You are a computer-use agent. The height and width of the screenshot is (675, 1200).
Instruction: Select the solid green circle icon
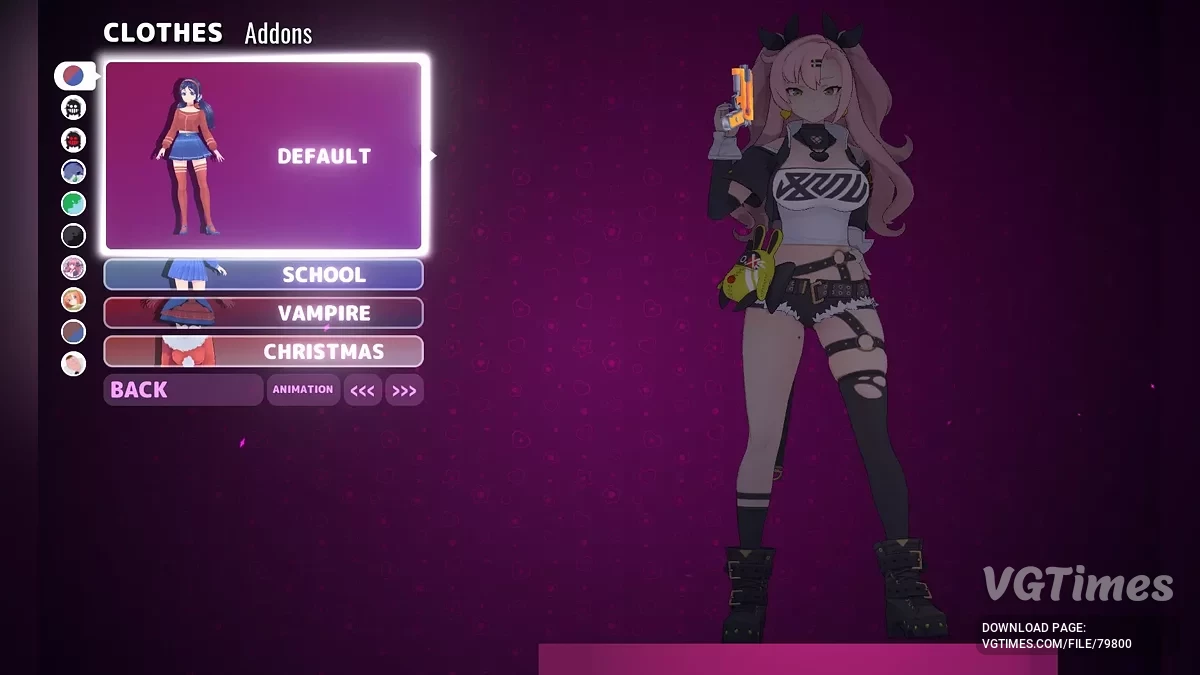tap(74, 204)
